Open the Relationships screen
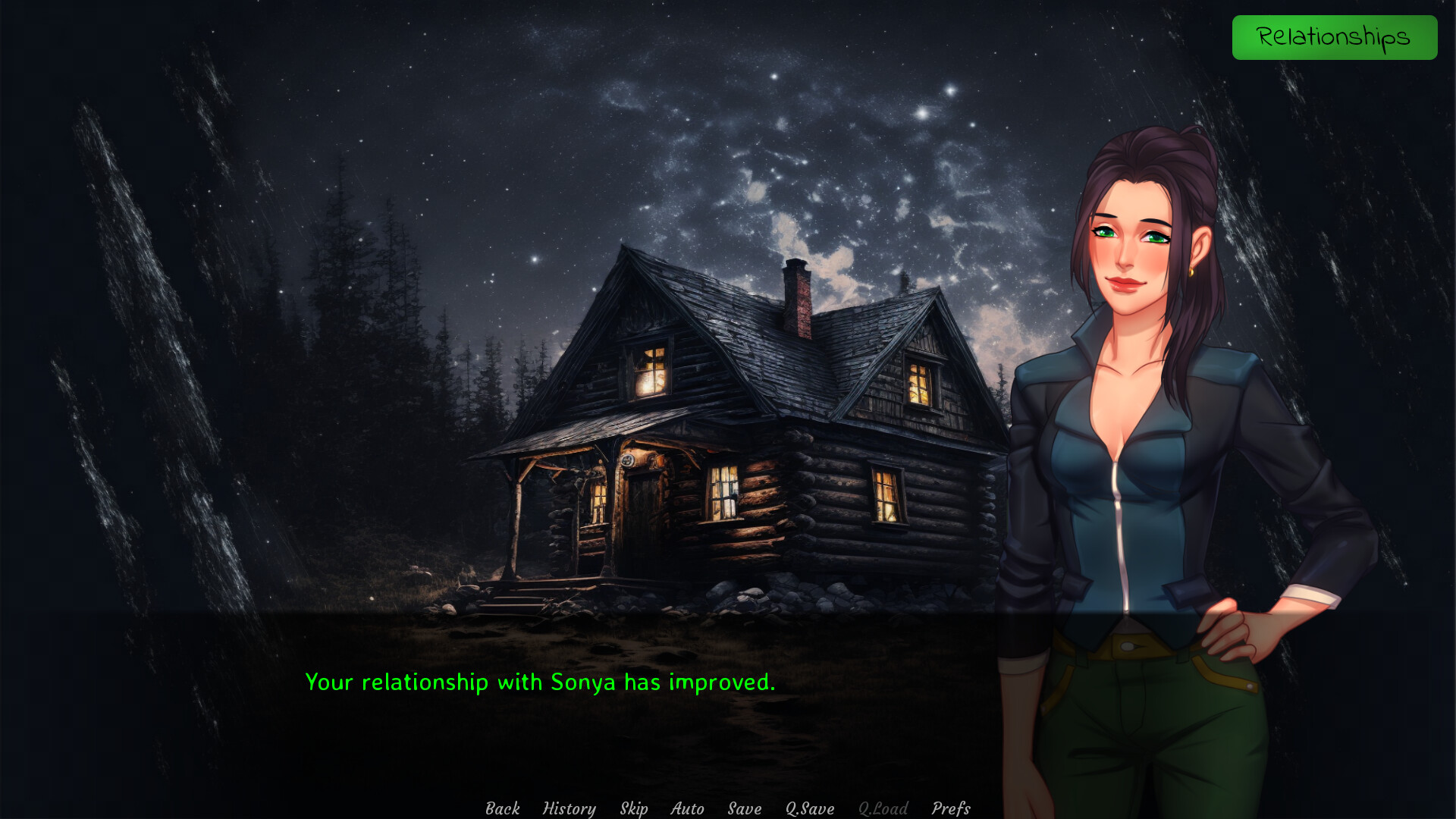The height and width of the screenshot is (819, 1456). click(x=1335, y=36)
